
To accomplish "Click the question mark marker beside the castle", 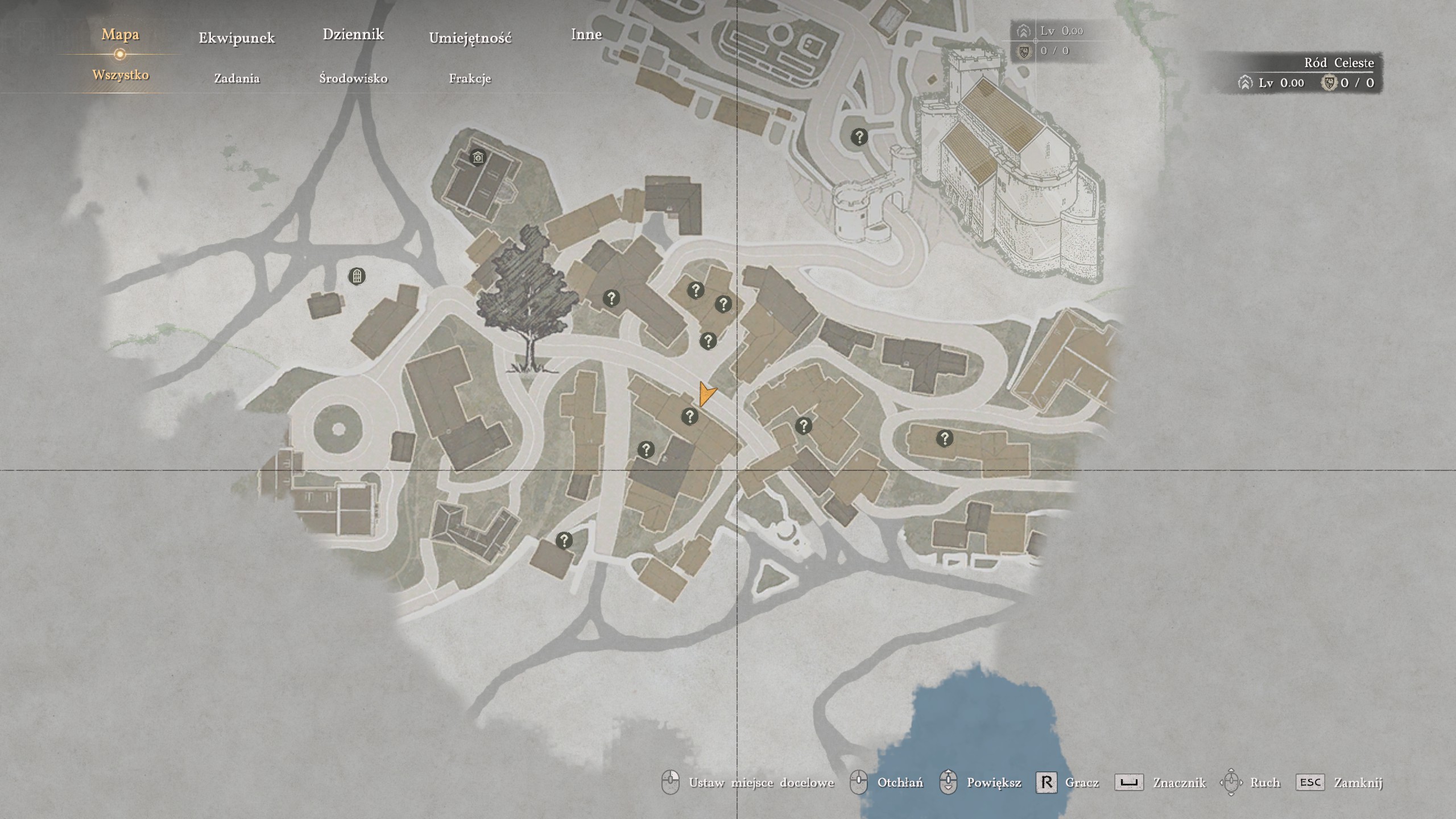I will click(859, 137).
